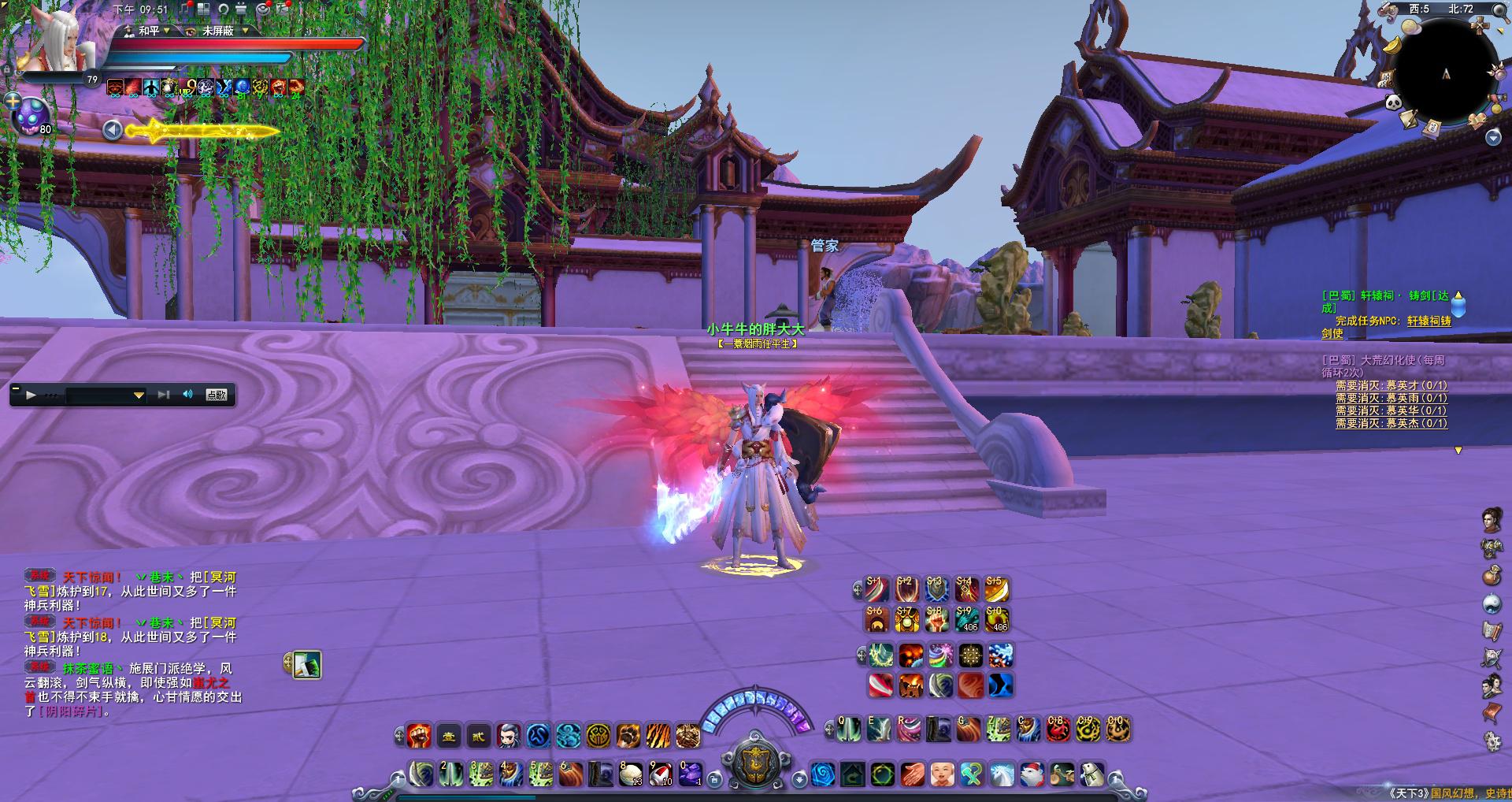Open the 轩辕祠·铸剑 quest entry
Screen dimensions: 1512x802
[x=1384, y=296]
